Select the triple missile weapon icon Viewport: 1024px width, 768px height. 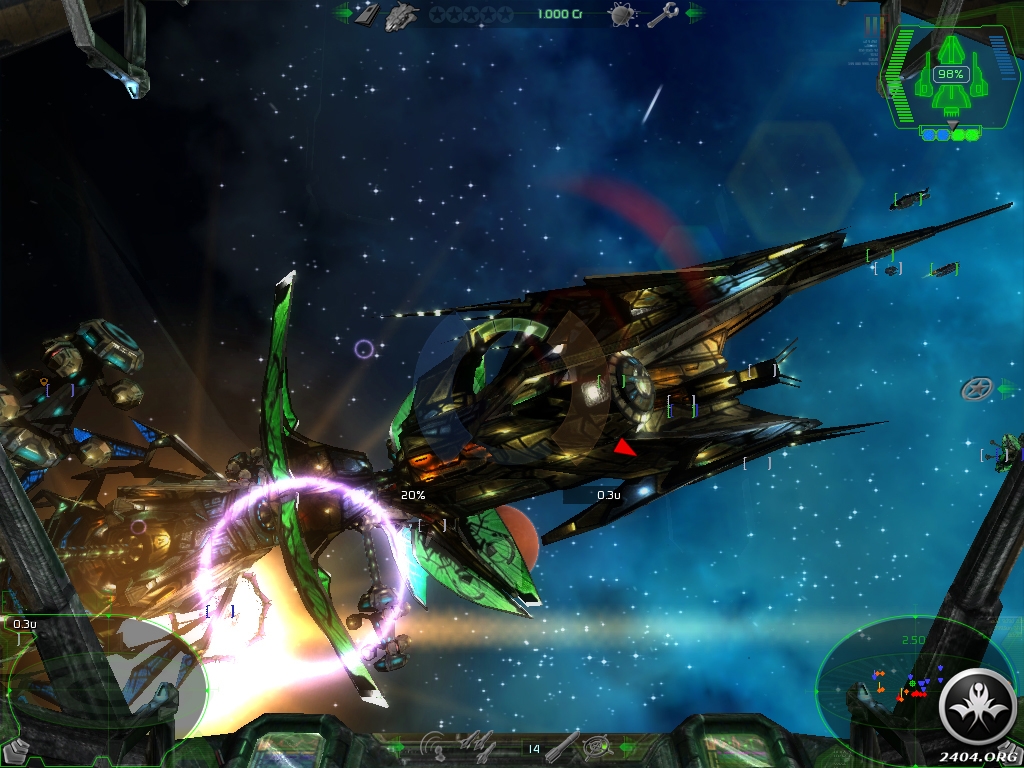coord(477,745)
